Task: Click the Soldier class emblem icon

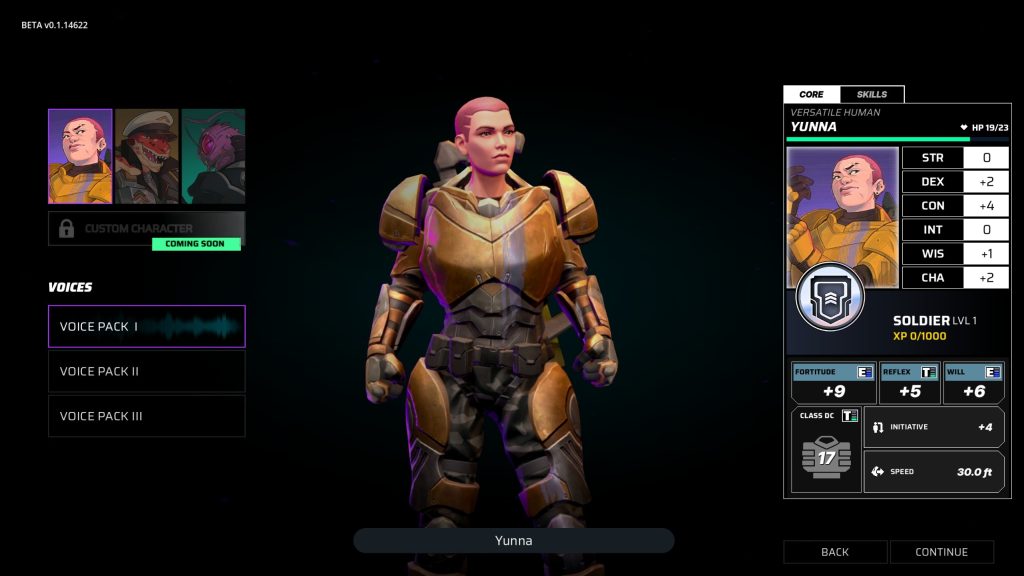Action: (x=830, y=298)
